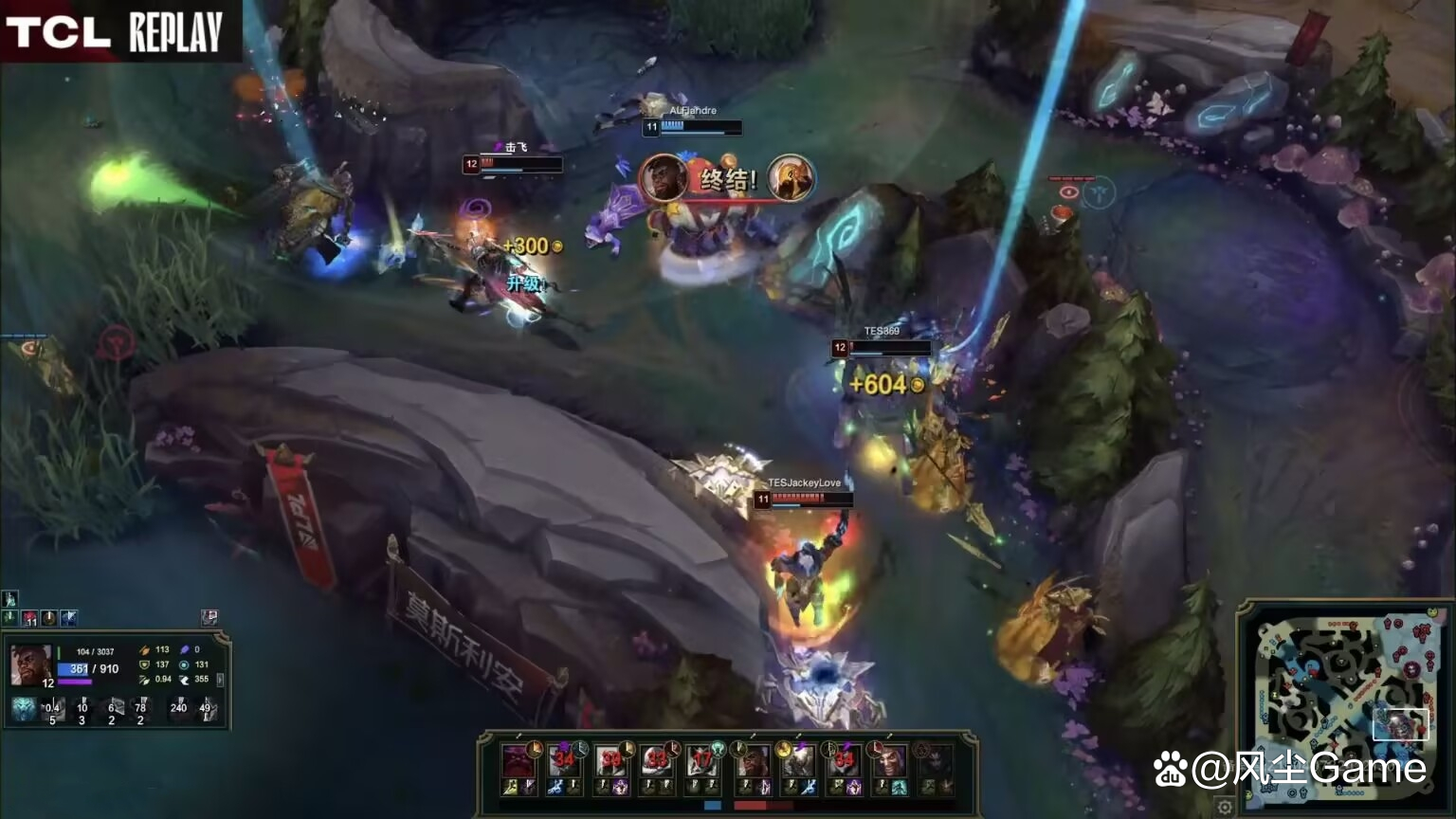Click the movement speed icon showing 355
The width and height of the screenshot is (1456, 819).
pyautogui.click(x=186, y=680)
